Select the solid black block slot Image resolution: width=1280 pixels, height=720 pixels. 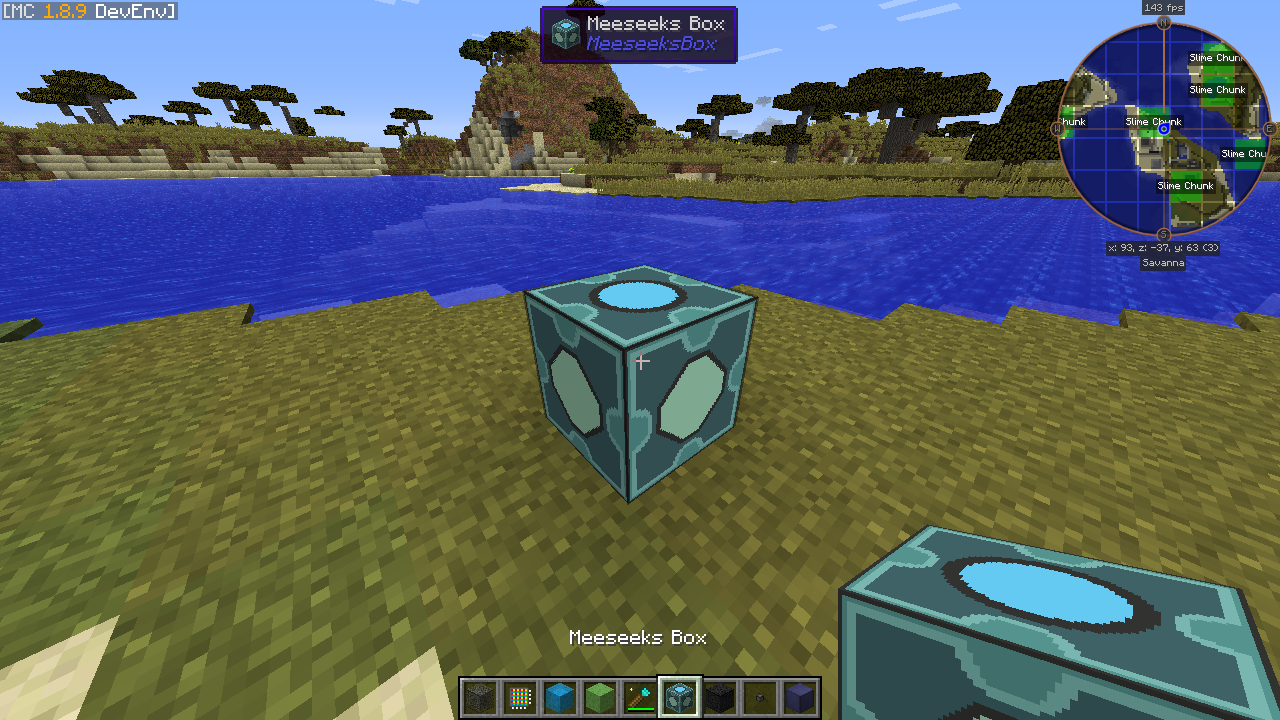tap(719, 697)
